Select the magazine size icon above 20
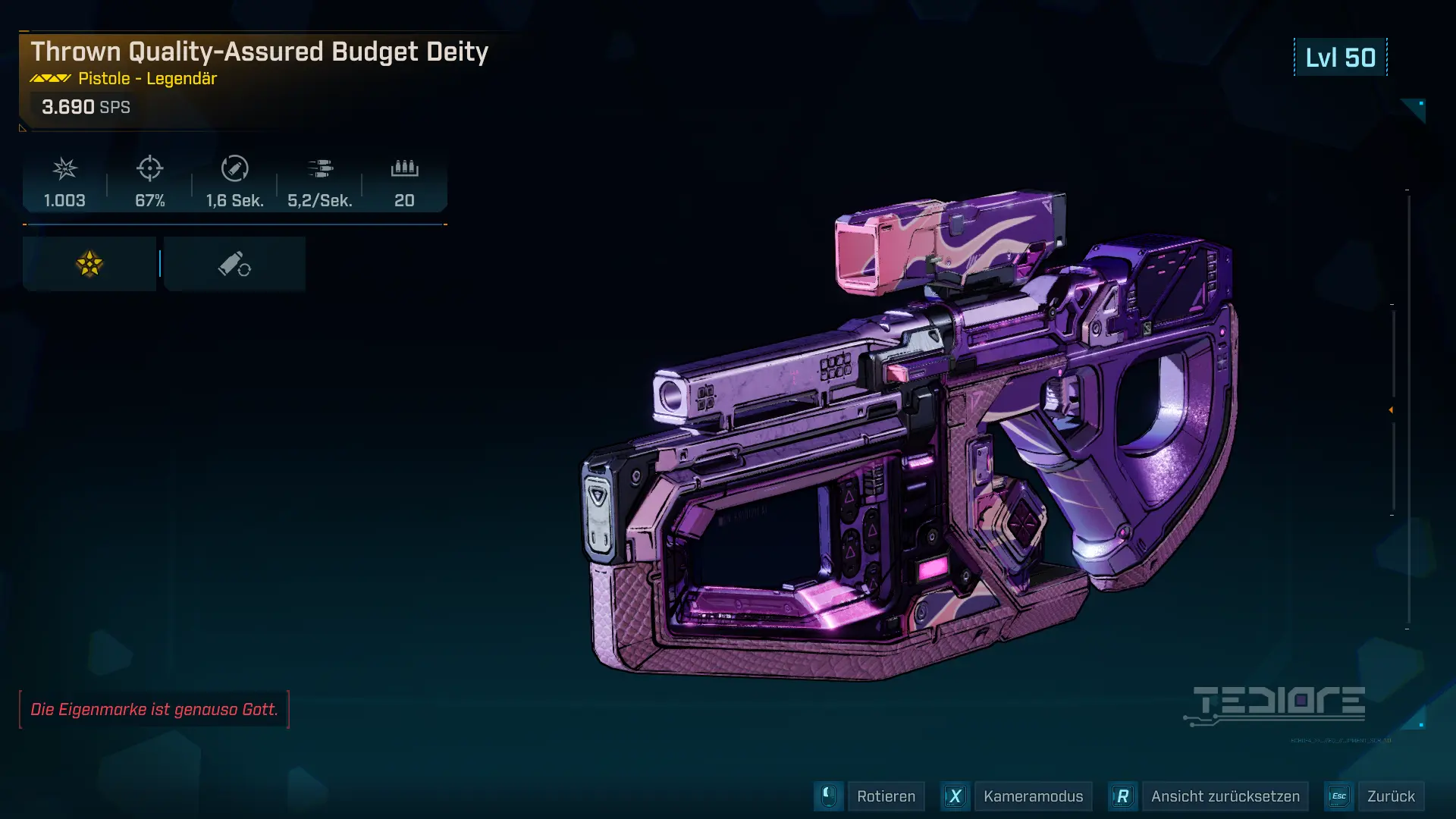The height and width of the screenshot is (819, 1456). click(x=404, y=169)
